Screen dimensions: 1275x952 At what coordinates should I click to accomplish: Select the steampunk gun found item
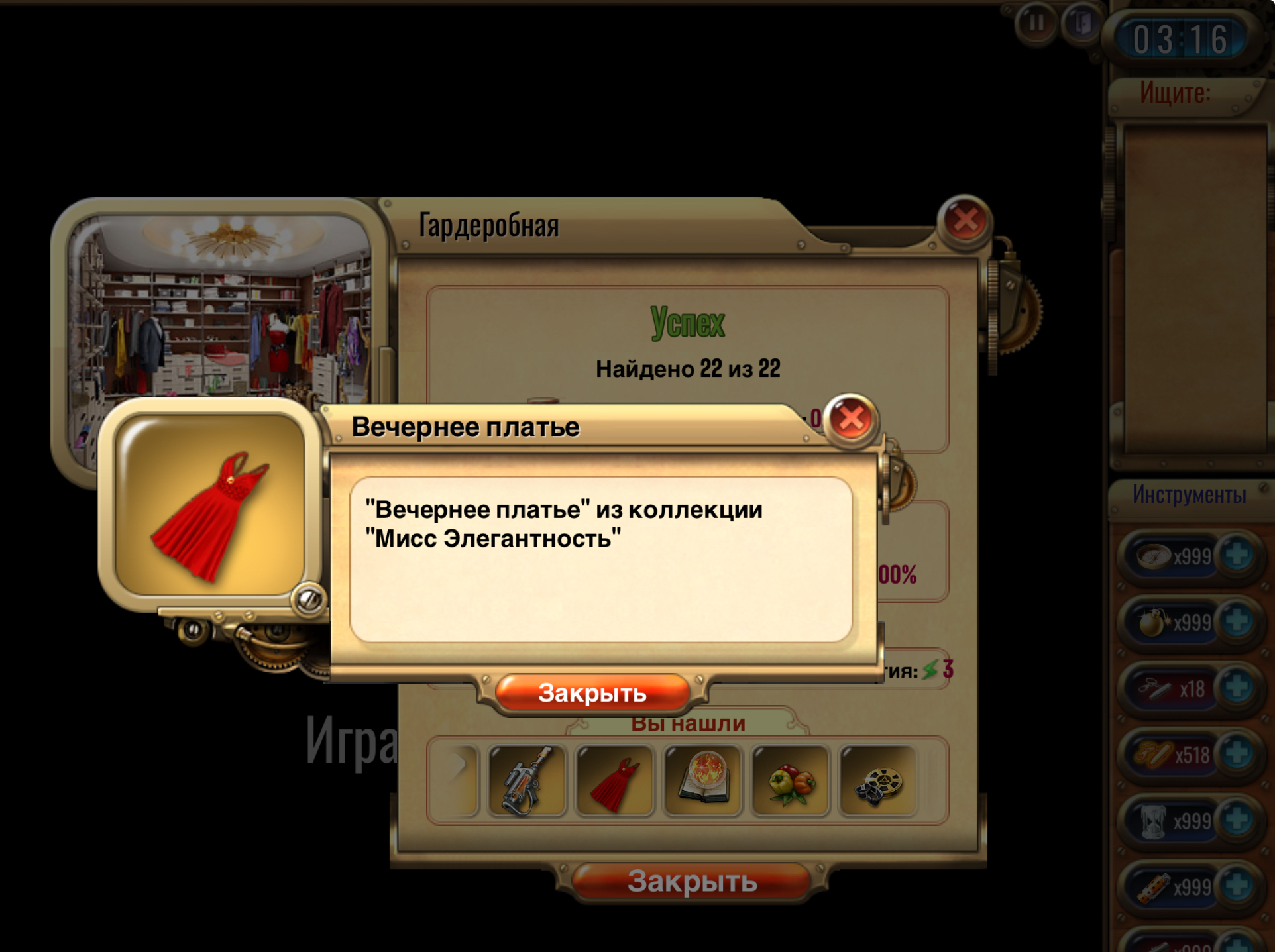click(x=527, y=780)
